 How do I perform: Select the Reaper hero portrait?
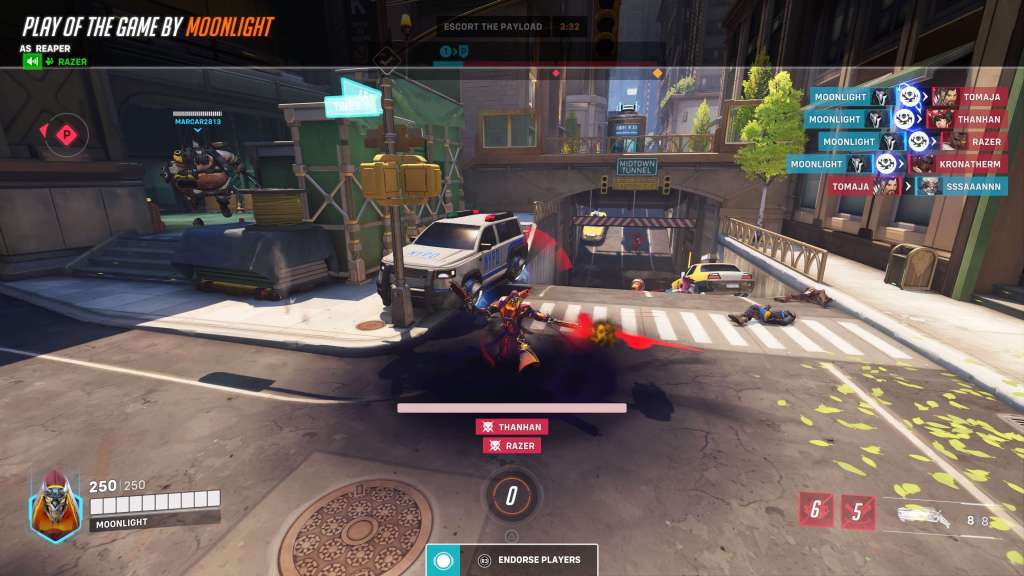(x=55, y=506)
